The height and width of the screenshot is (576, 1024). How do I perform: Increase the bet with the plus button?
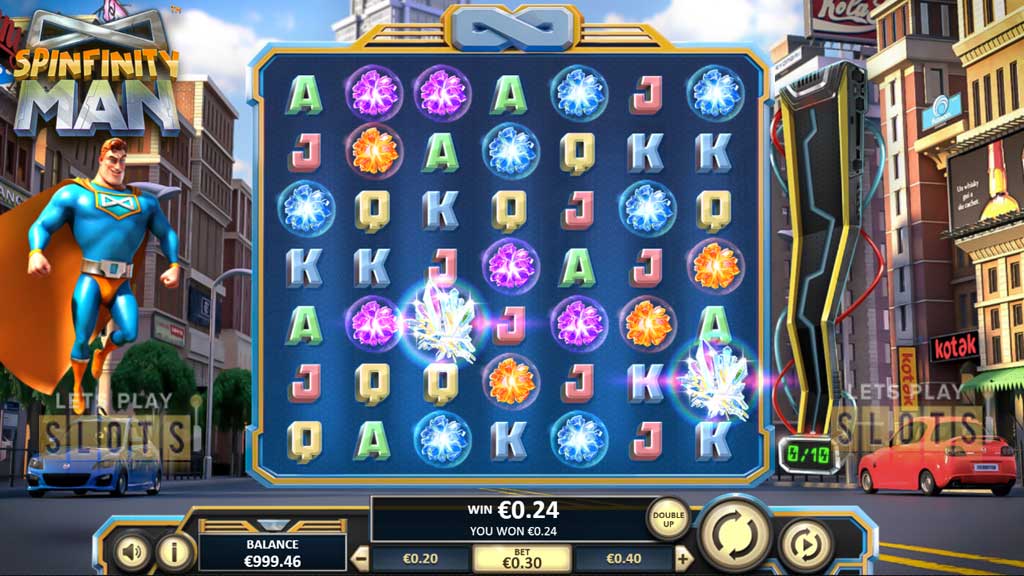(684, 559)
